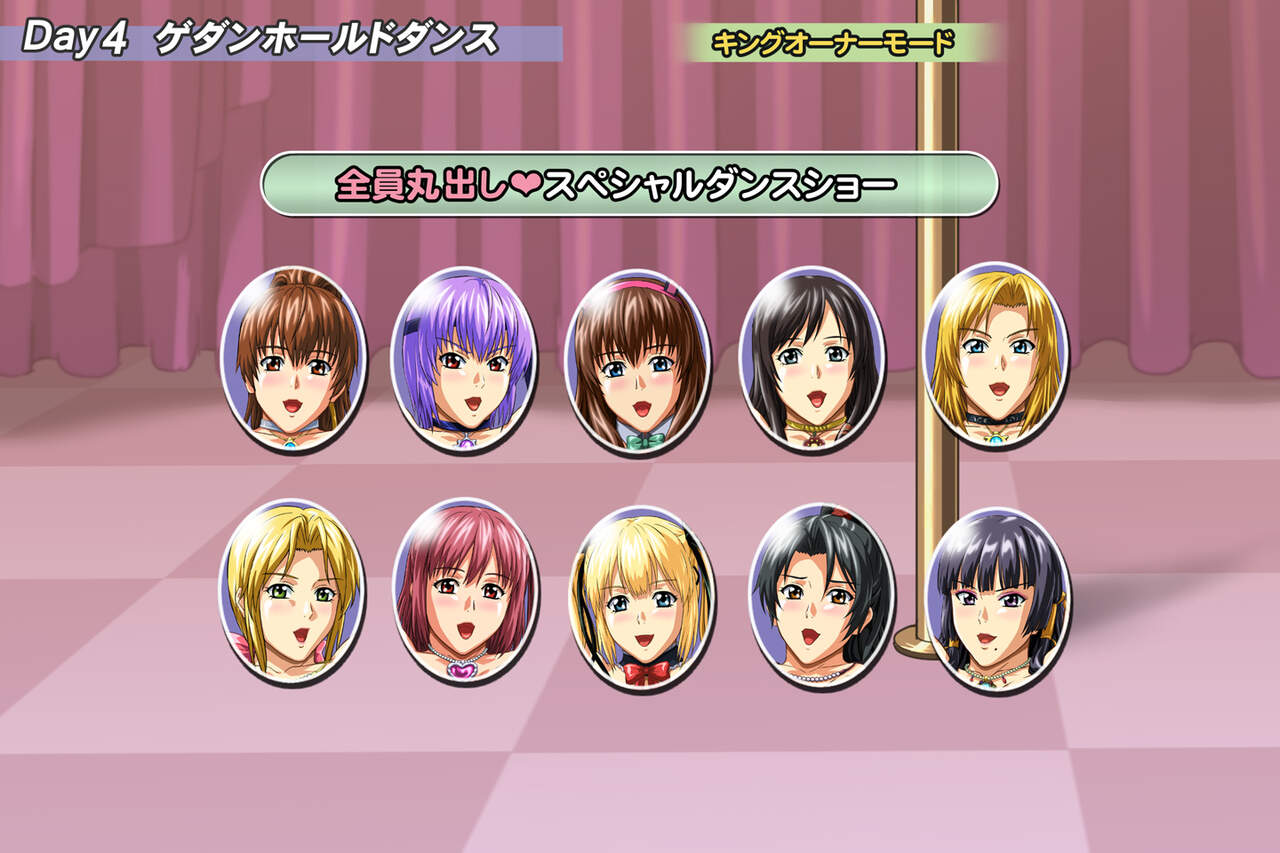1280x853 pixels.
Task: Click the スペシャルダンスショー banner
Action: (629, 184)
